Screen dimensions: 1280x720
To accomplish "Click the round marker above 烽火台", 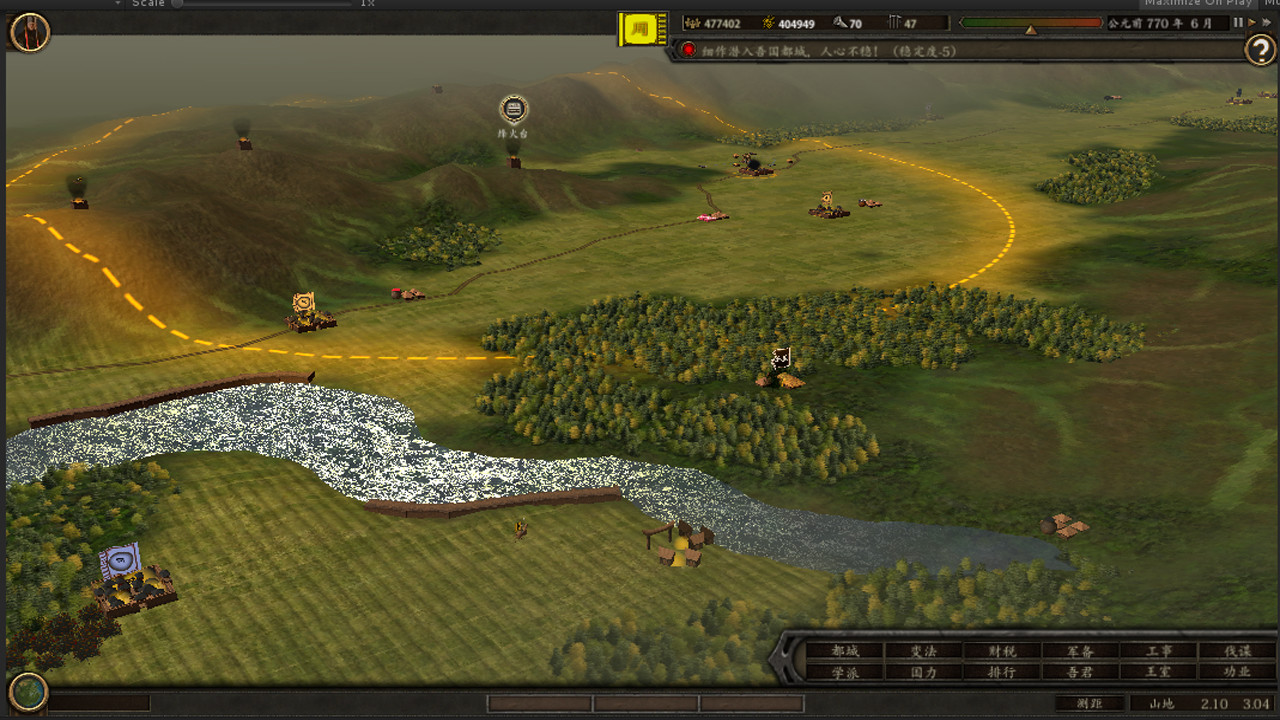I will [513, 108].
